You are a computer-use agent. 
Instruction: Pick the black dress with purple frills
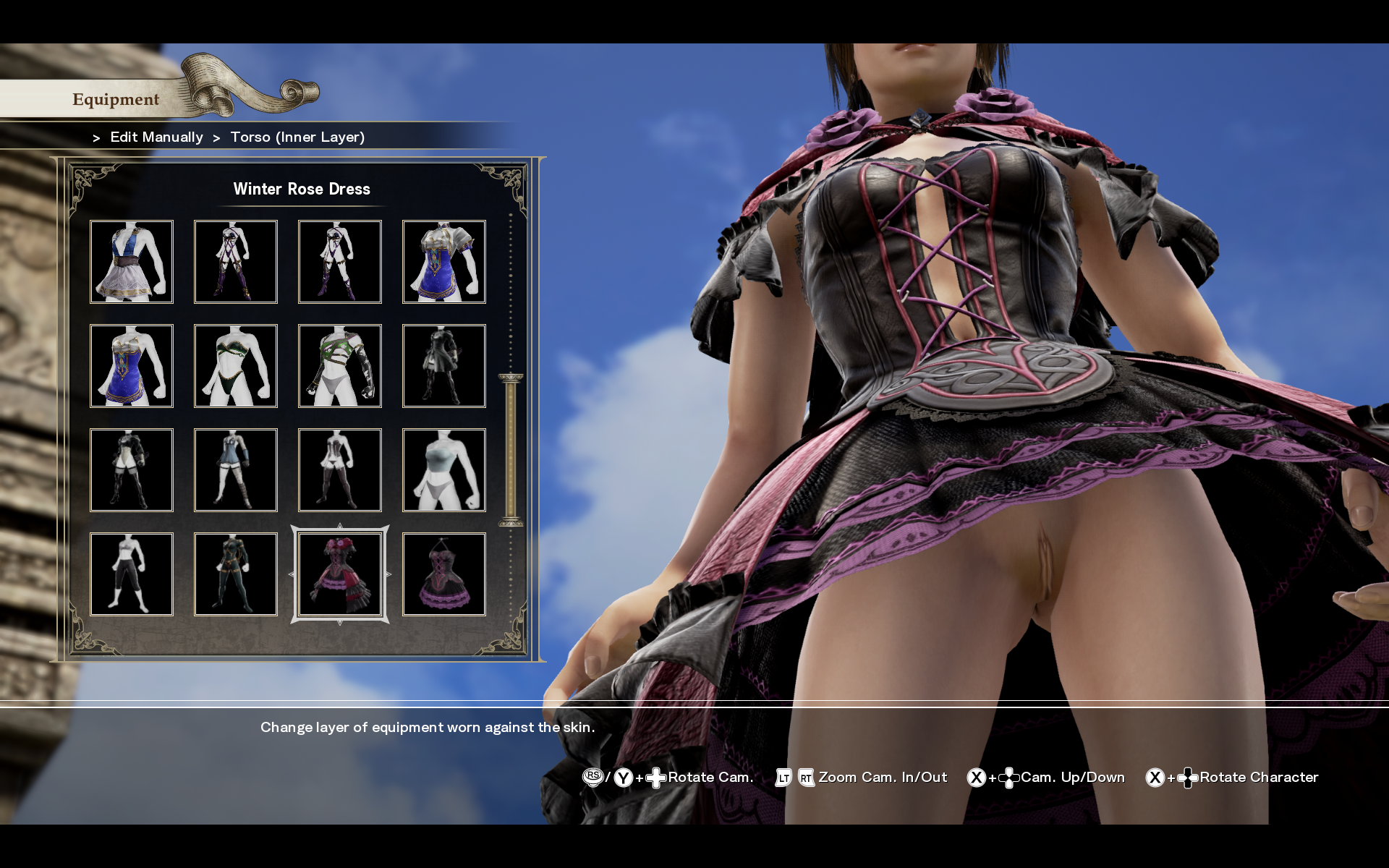443,574
